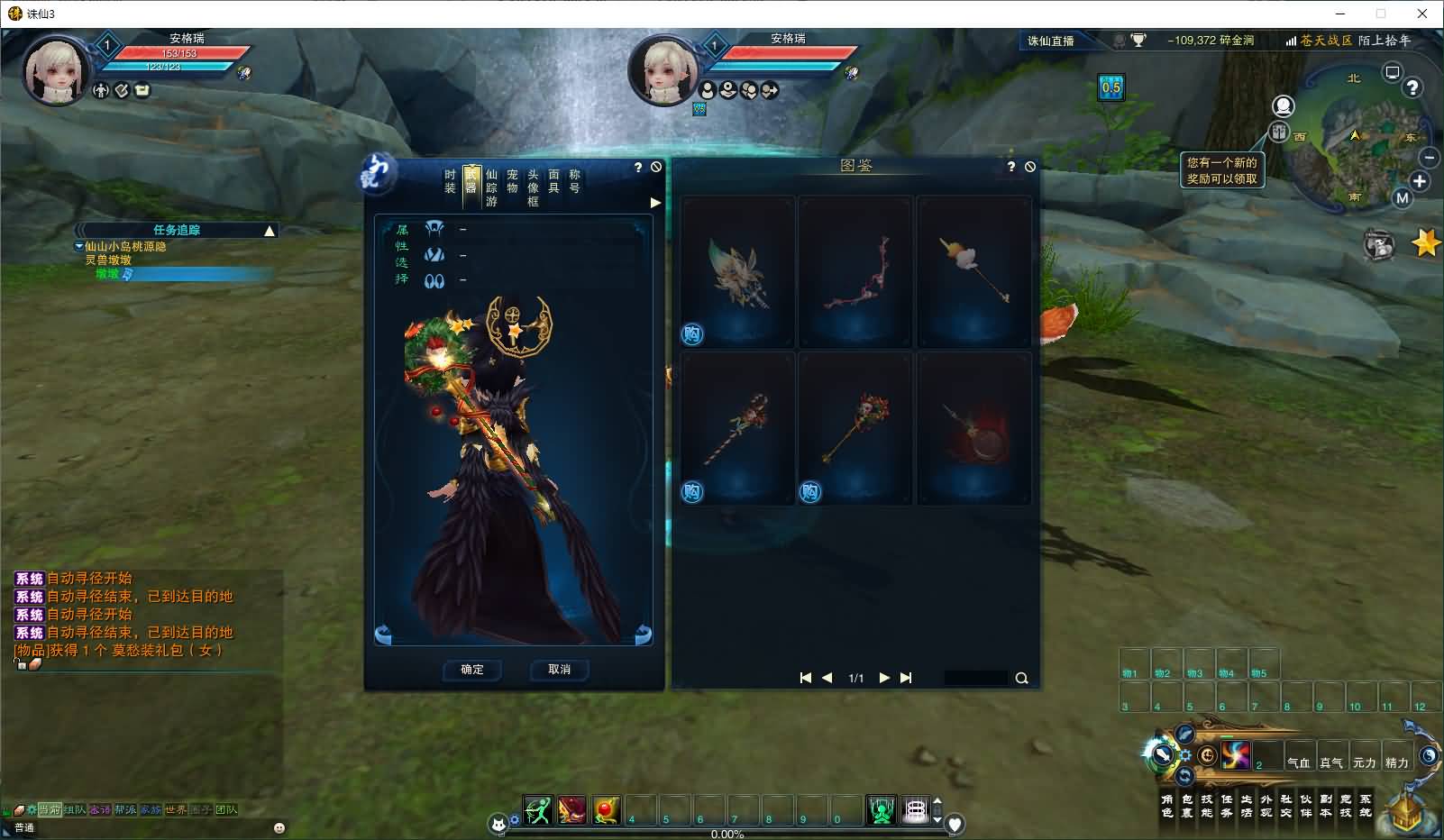Close the 图鉴 catalogue panel
Viewport: 1444px width, 840px height.
pyautogui.click(x=1030, y=167)
